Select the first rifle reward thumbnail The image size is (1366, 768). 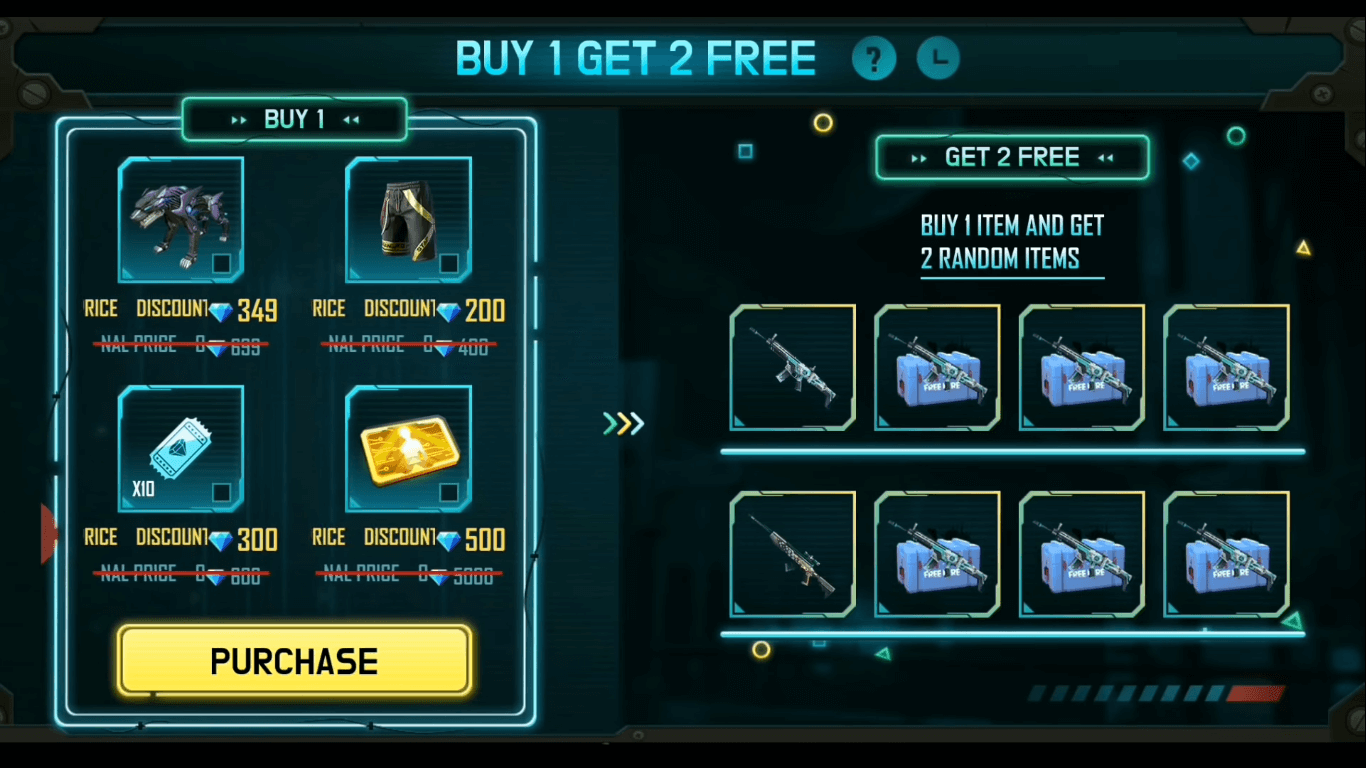[x=792, y=367]
